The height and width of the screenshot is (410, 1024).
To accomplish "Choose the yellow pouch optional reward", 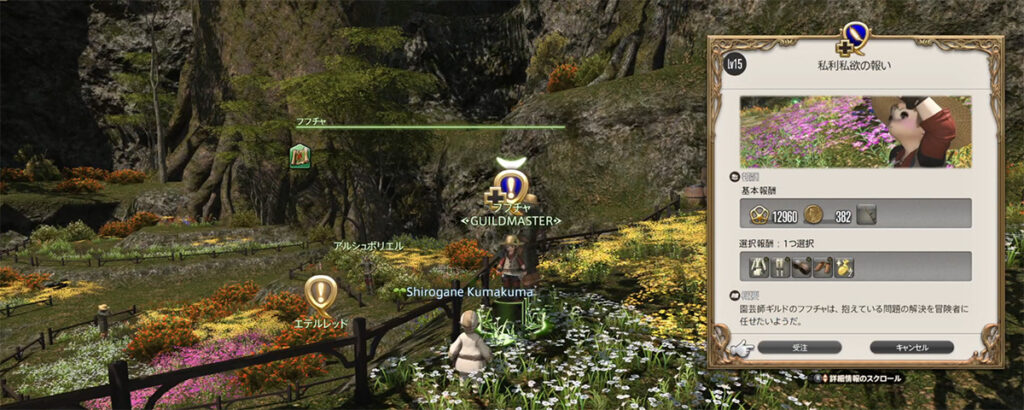I will tap(845, 266).
